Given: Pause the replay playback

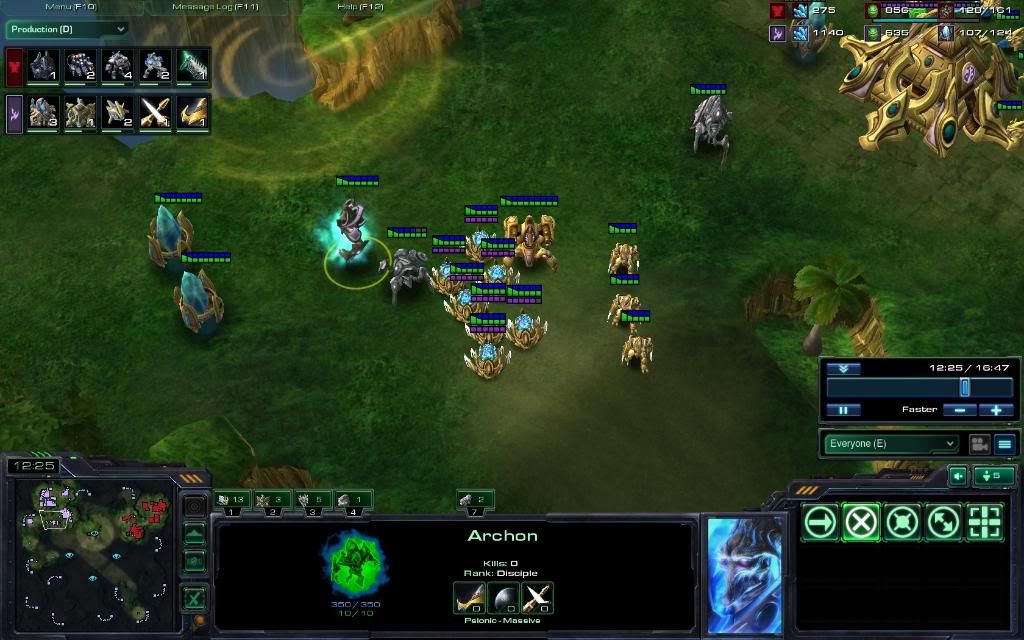Looking at the screenshot, I should (x=843, y=410).
